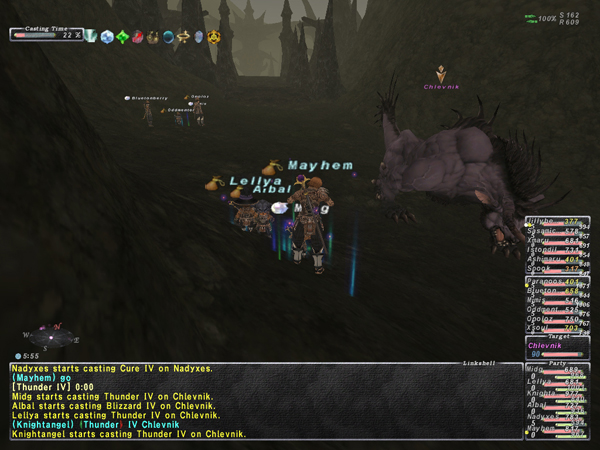Select the golden ring status icon
This screenshot has width=600, height=450.
183,37
